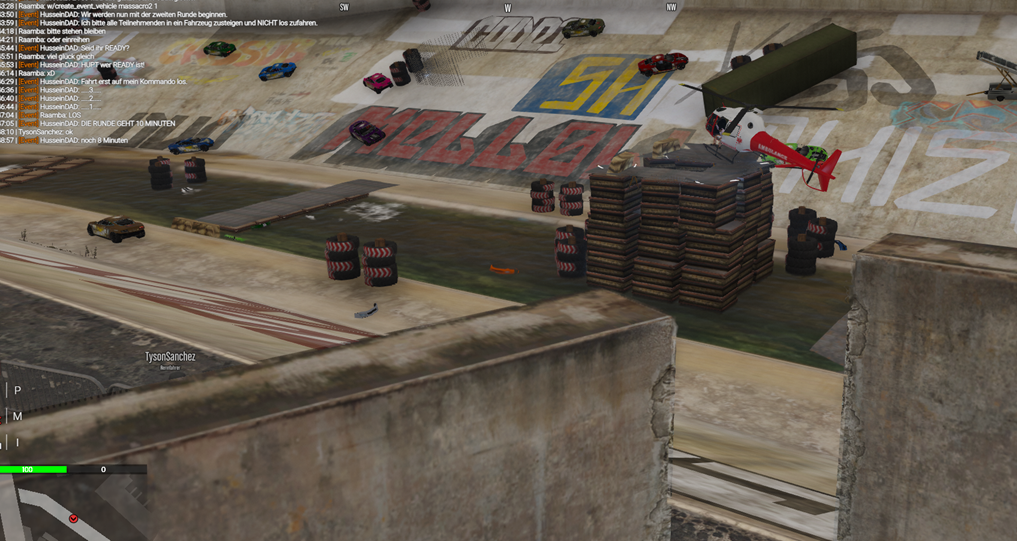
Task: Click the TysonSanchez player name tag
Action: 170,357
